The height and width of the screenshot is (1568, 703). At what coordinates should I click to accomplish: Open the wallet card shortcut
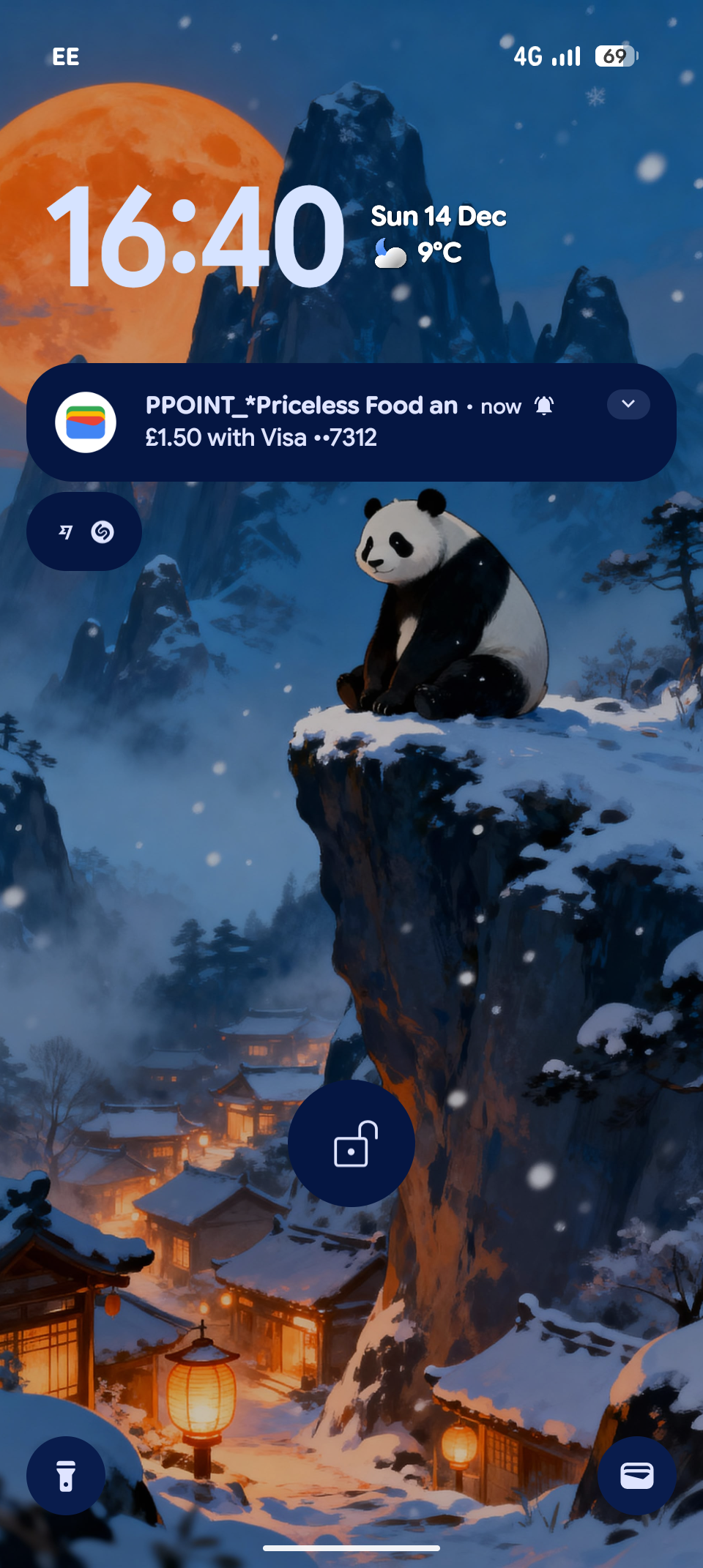pos(636,1476)
